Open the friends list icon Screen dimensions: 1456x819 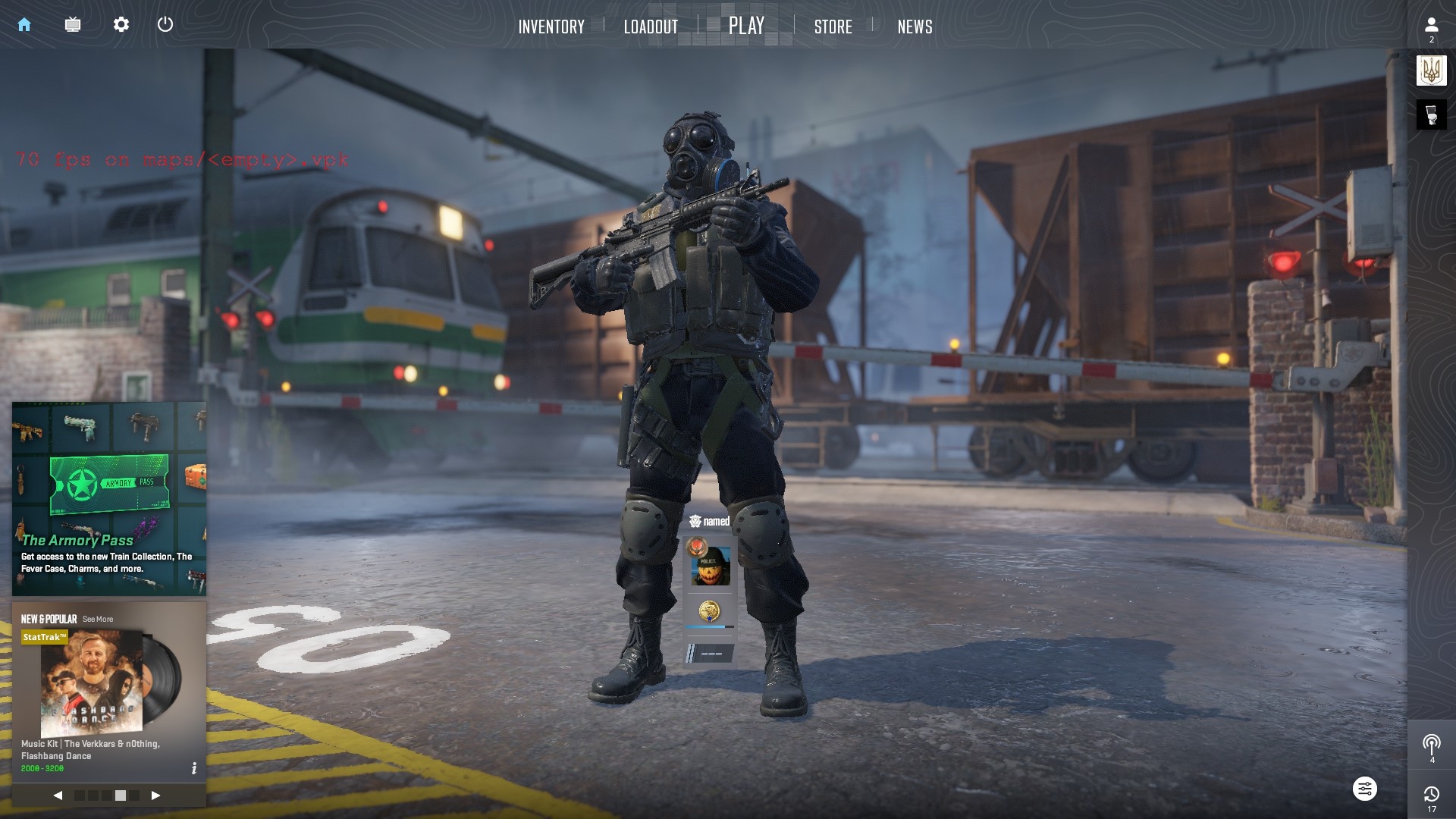[1431, 26]
